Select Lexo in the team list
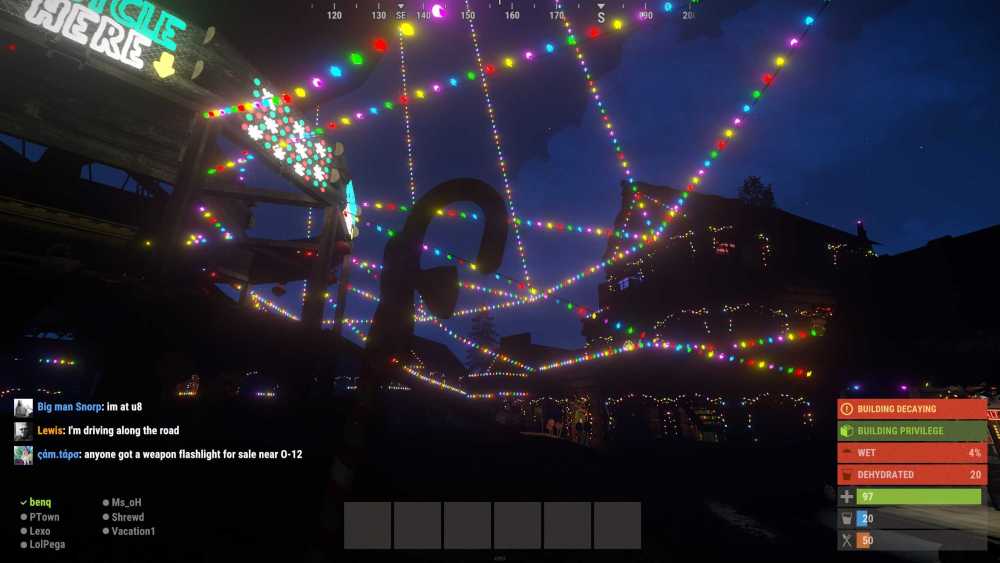The image size is (1000, 563). coord(40,531)
